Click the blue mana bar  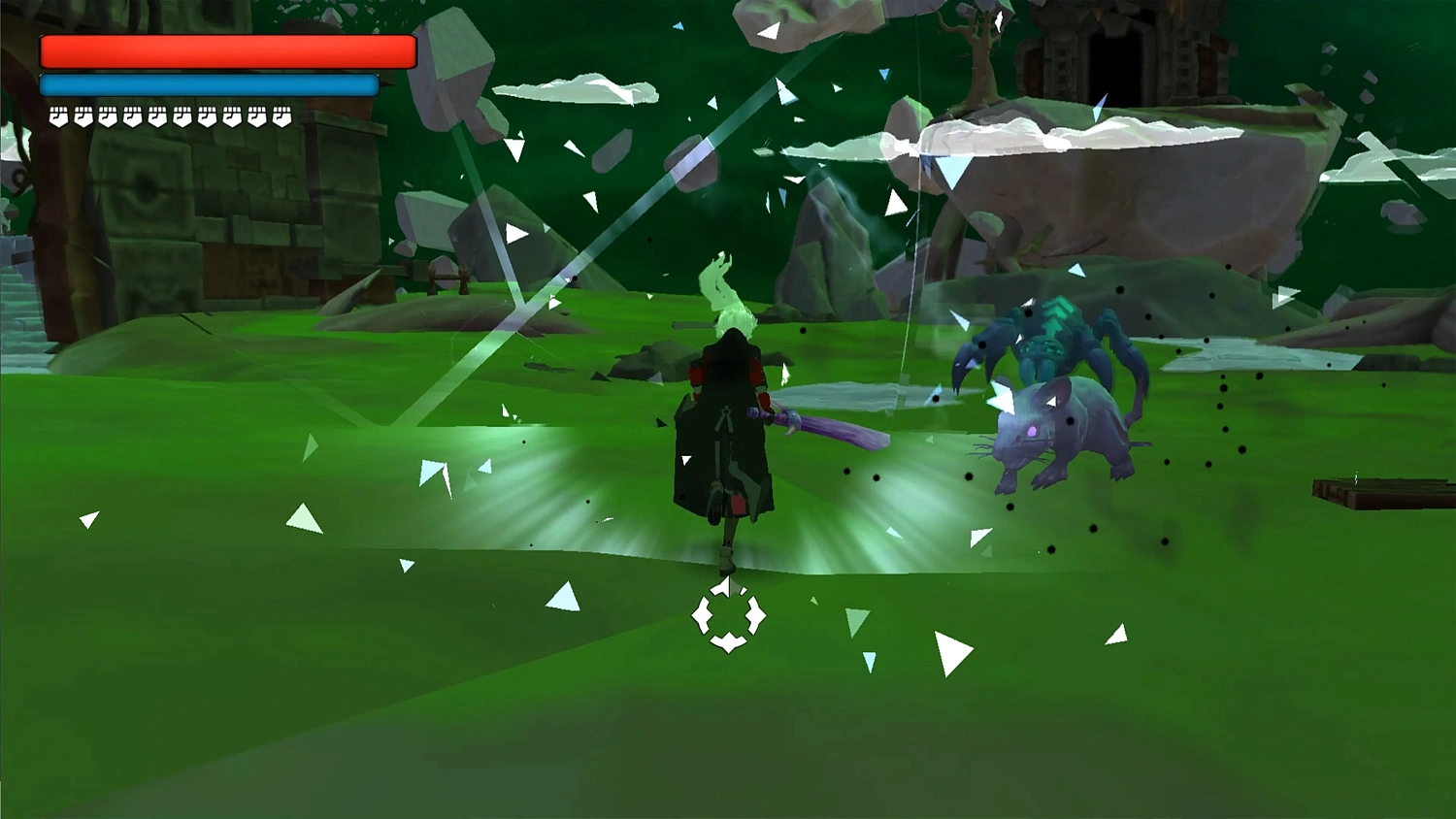207,85
